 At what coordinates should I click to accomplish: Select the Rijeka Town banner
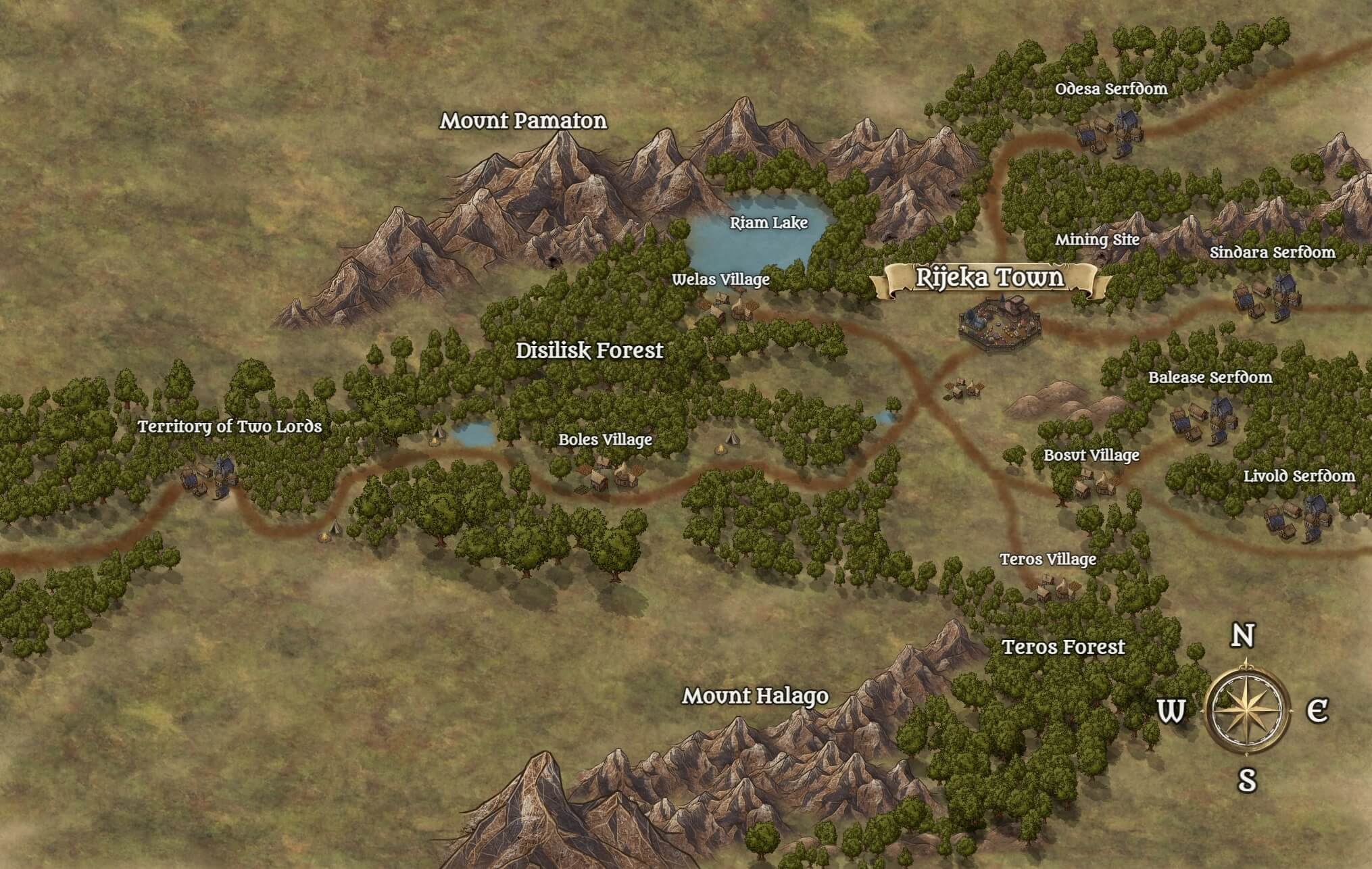(989, 278)
